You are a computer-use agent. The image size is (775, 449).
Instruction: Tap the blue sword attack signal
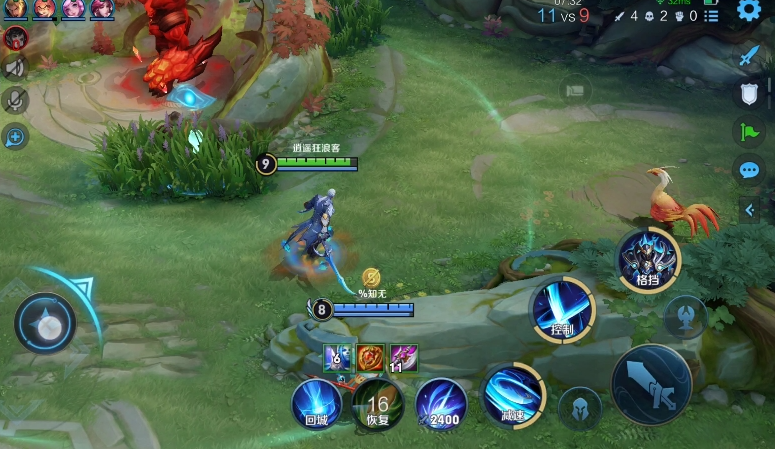(748, 56)
